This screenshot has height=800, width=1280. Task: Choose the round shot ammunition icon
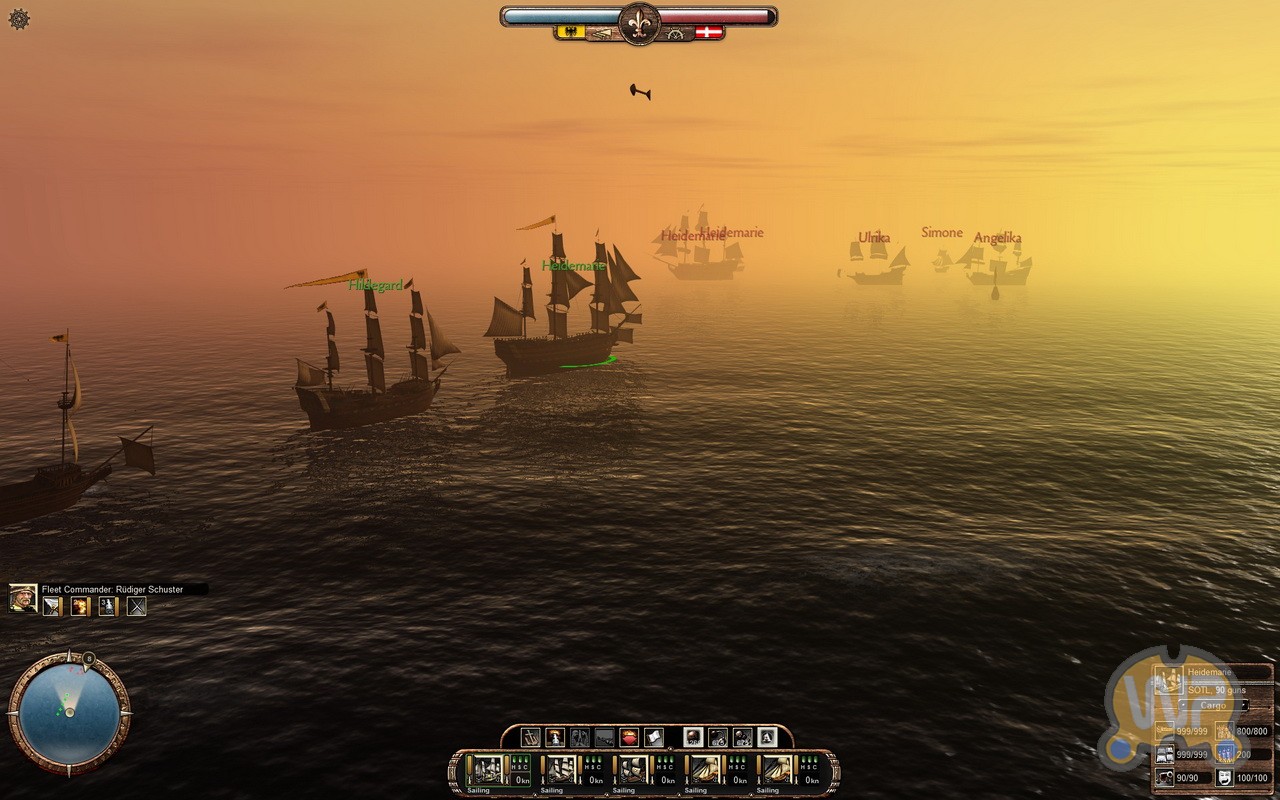point(692,738)
